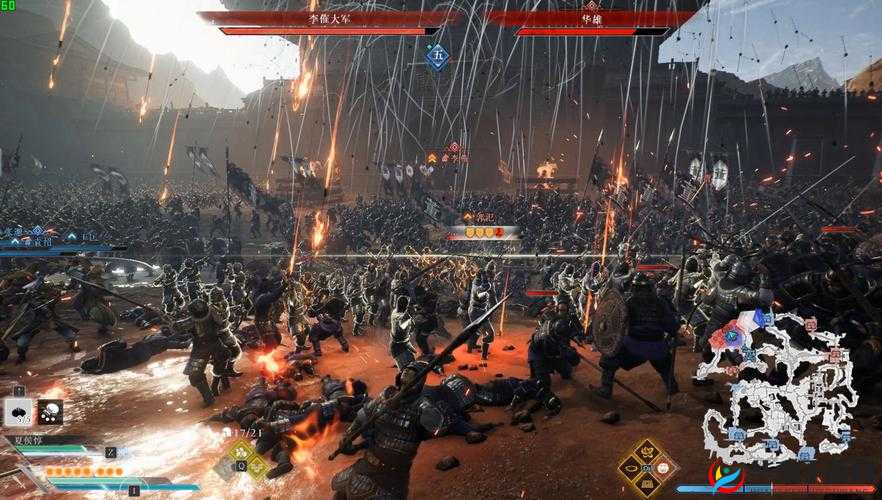Image resolution: width=882 pixels, height=500 pixels.
Task: Select the meat bun healing item slot
Action: 19,411
